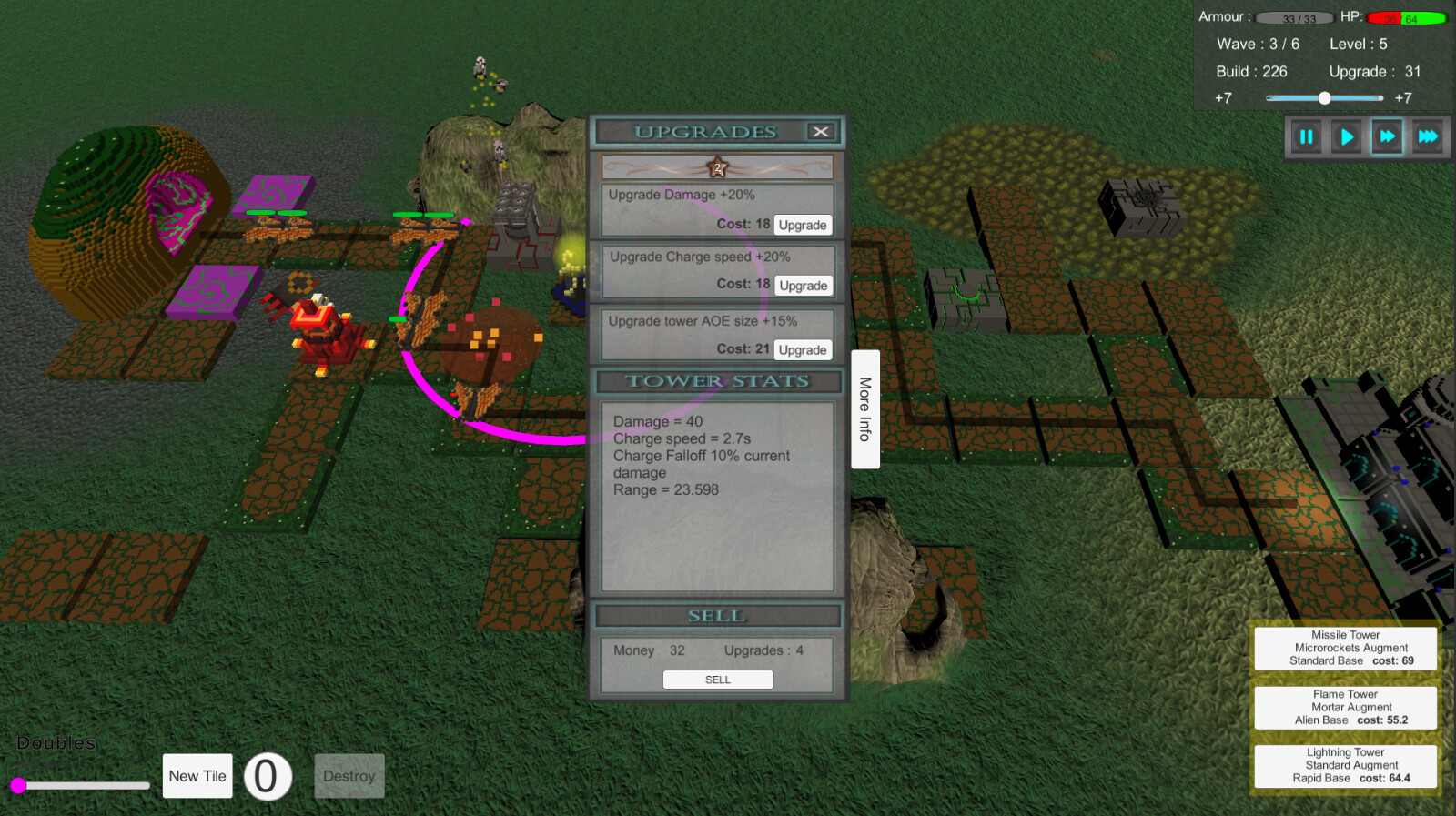Choose the Flame Tower Mortar Augment card

pos(1345,707)
